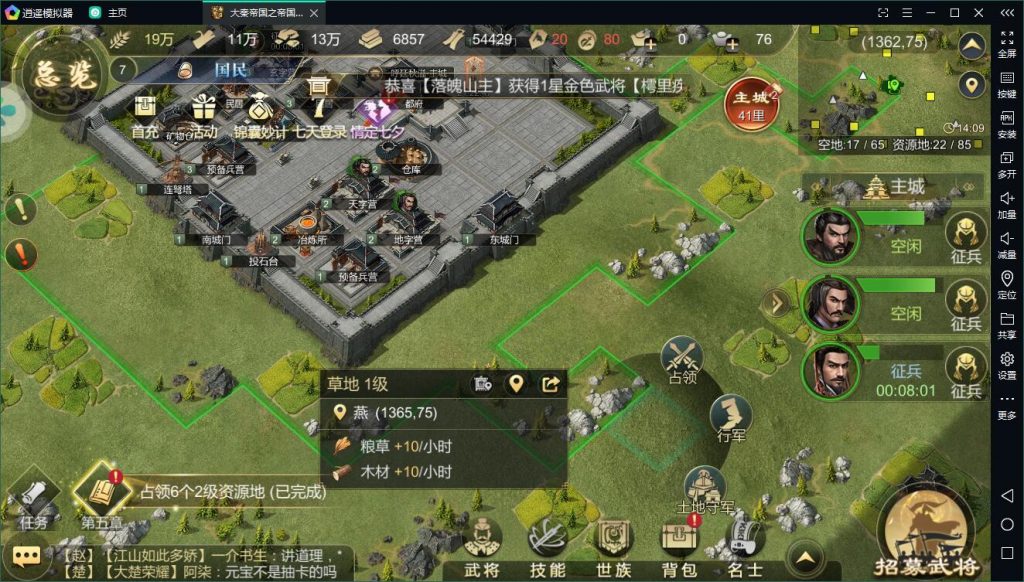Open the 锦囊妙计 stratagem pouch
The height and width of the screenshot is (582, 1024).
point(260,113)
